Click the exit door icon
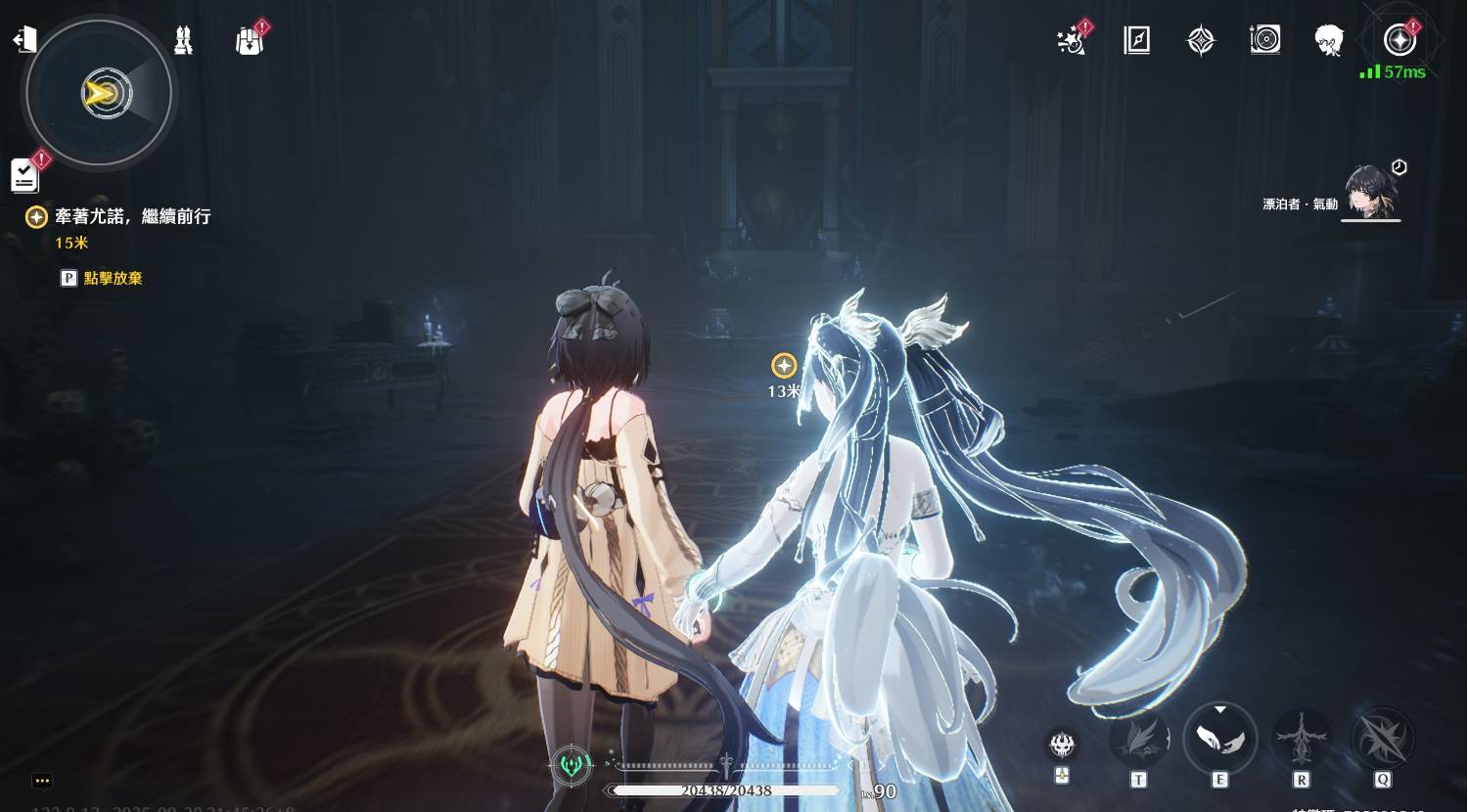Screen dimensions: 1468x812 pyautogui.click(x=24, y=39)
